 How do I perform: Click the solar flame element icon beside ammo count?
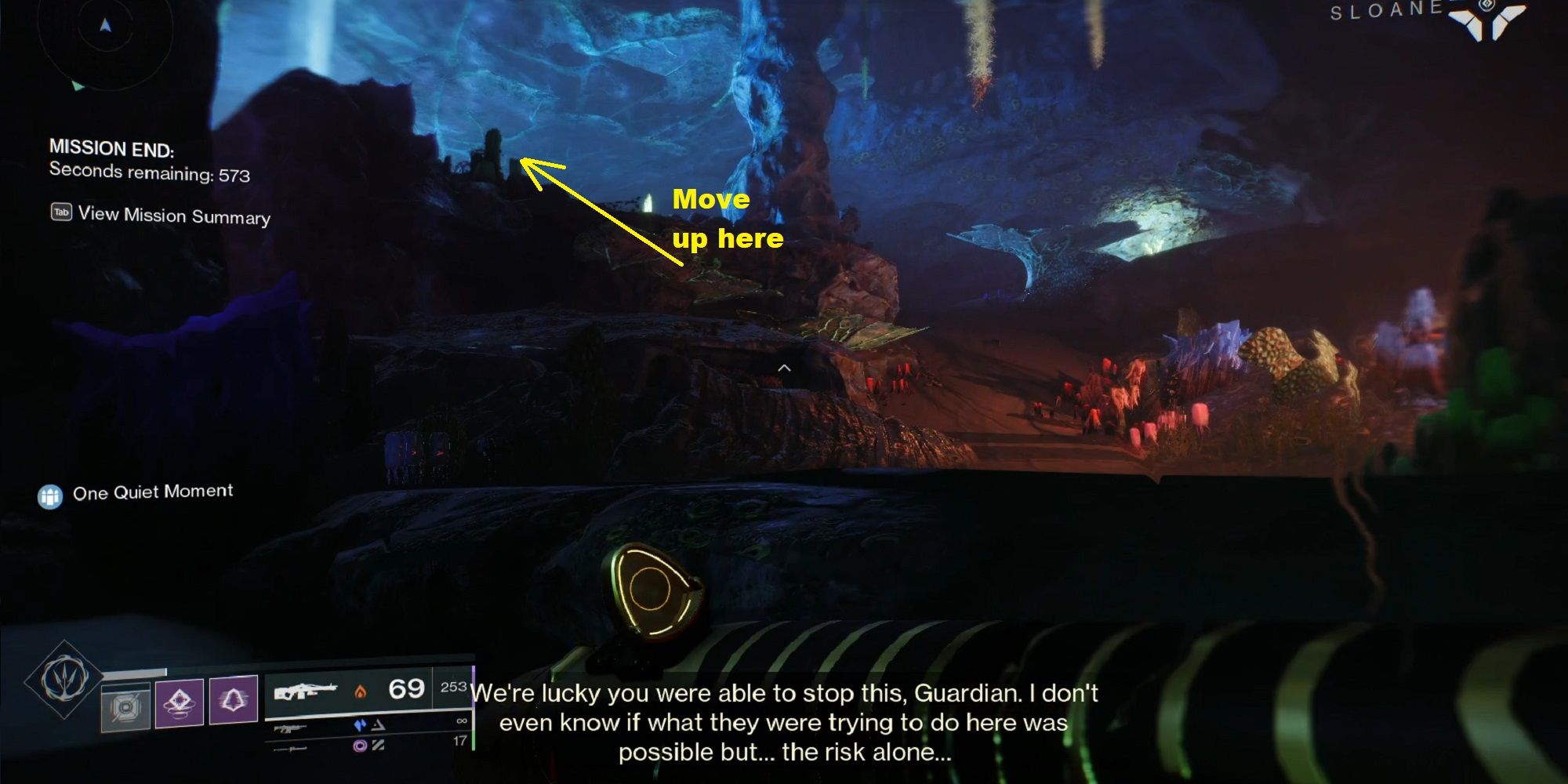[359, 692]
